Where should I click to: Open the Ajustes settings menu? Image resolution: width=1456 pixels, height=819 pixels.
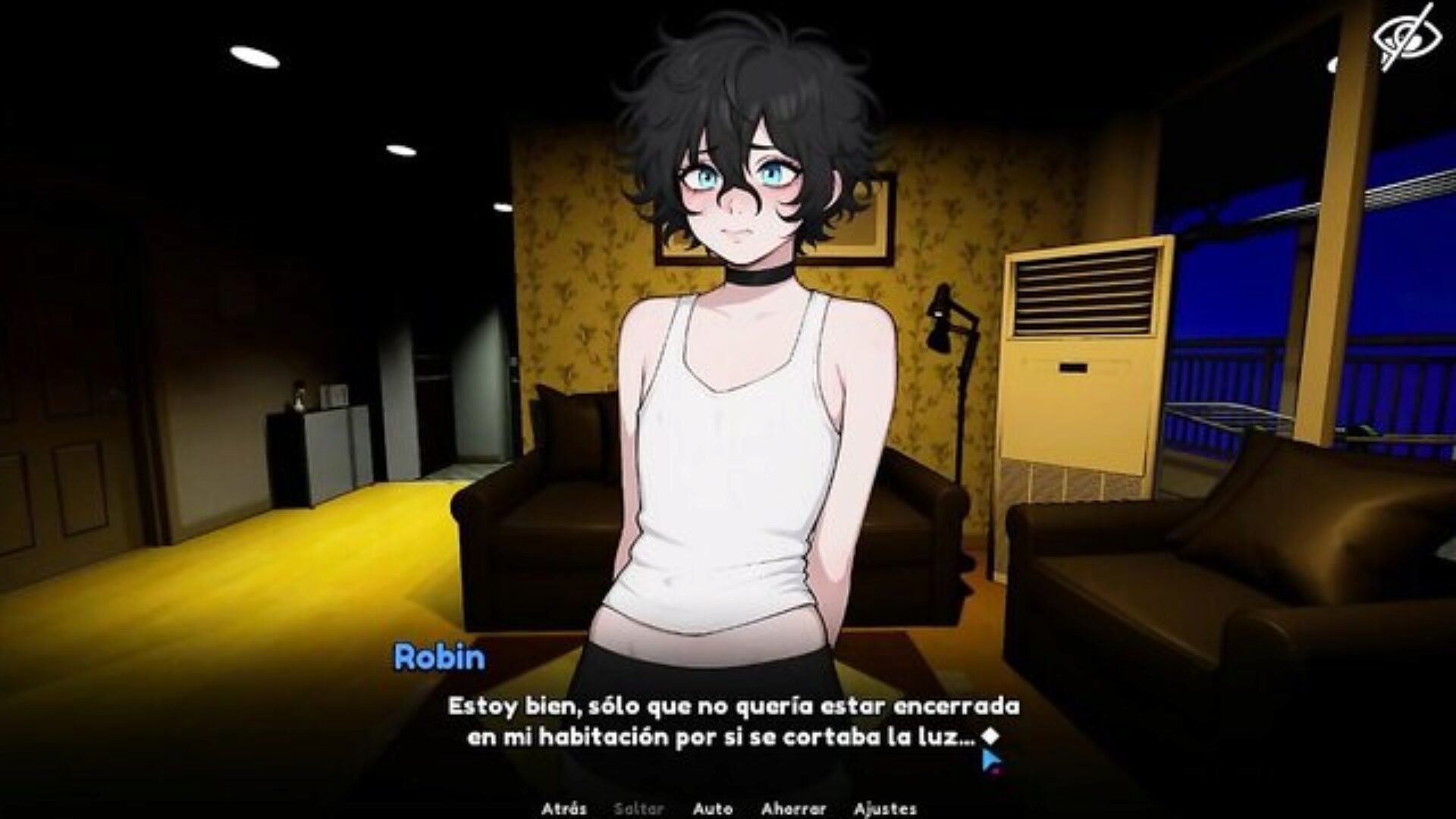coord(885,808)
